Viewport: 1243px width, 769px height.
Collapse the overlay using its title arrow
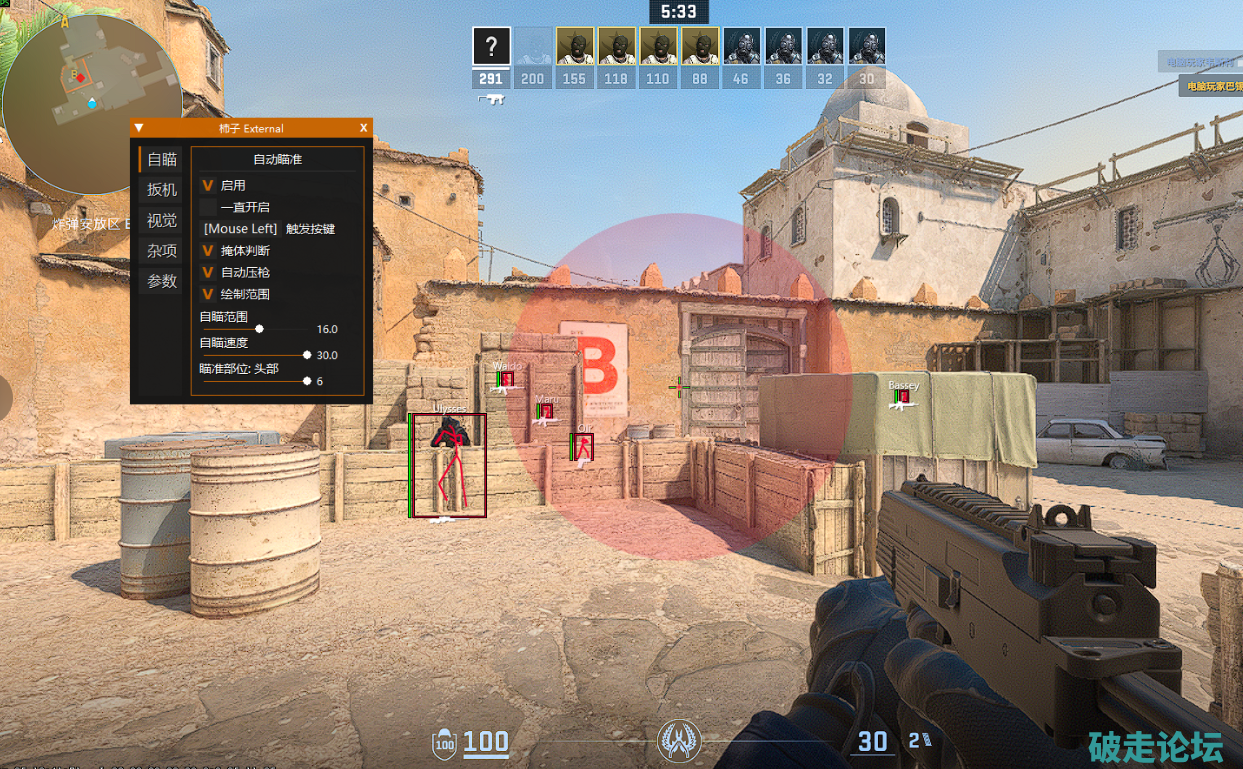(139, 128)
